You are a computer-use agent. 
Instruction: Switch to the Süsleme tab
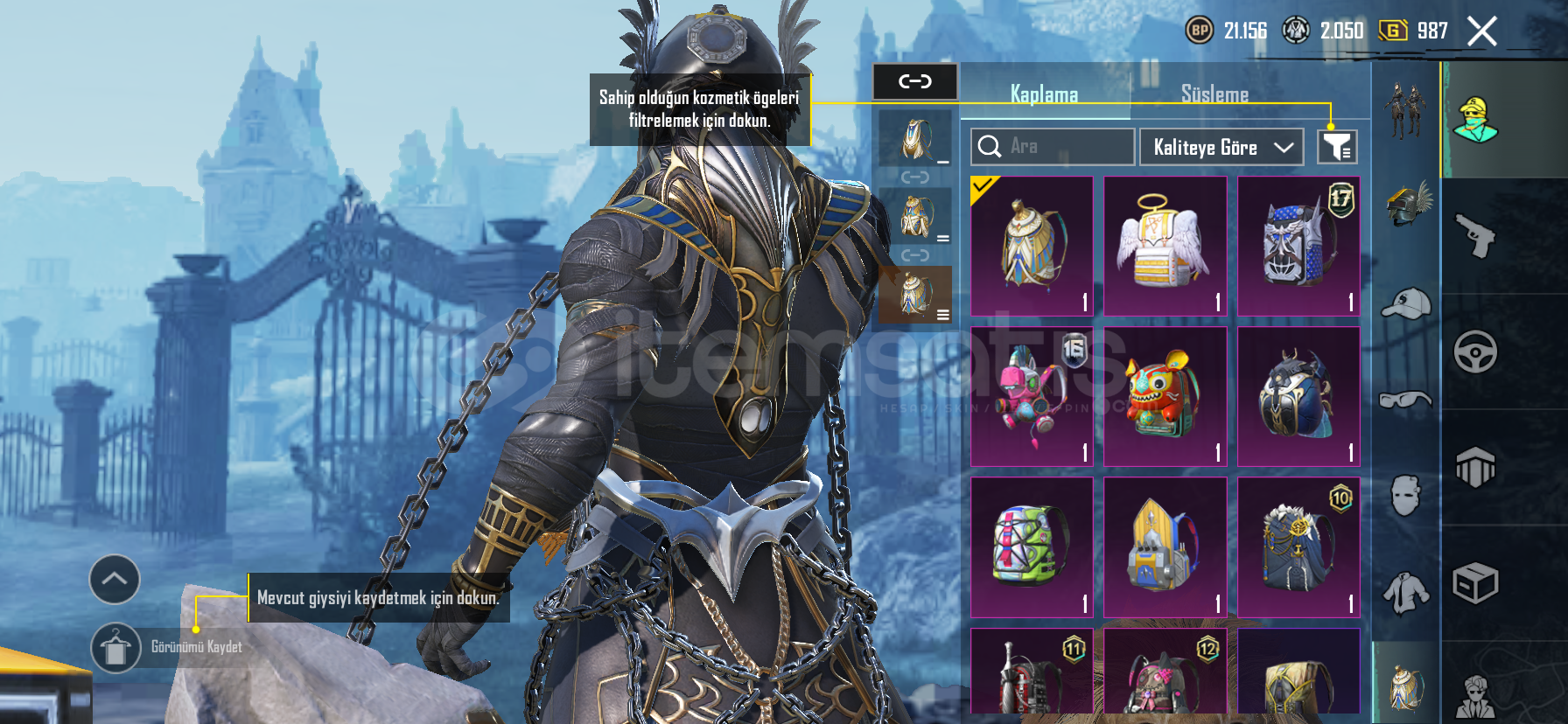coord(1214,94)
